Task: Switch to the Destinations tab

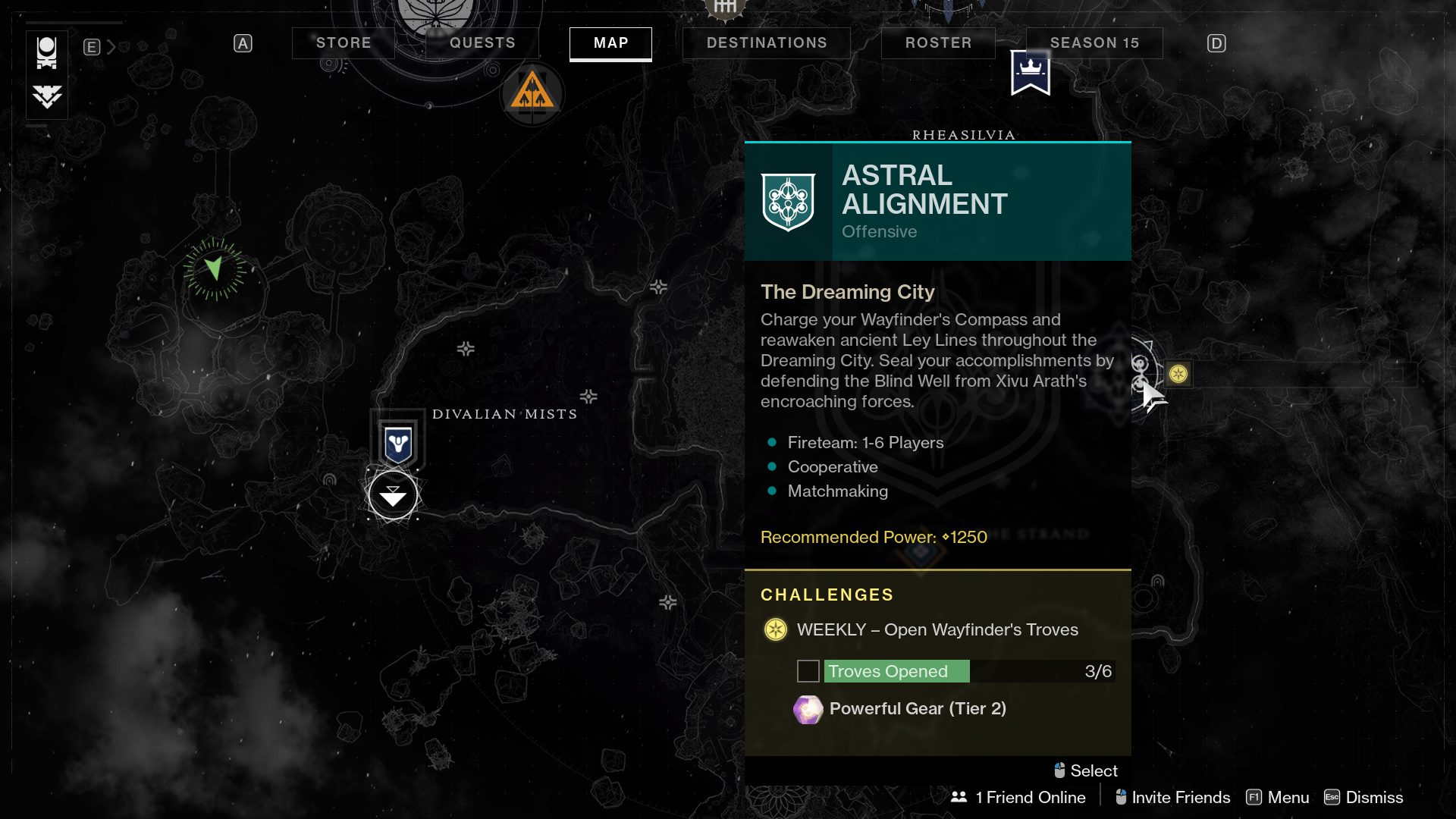Action: coord(766,42)
